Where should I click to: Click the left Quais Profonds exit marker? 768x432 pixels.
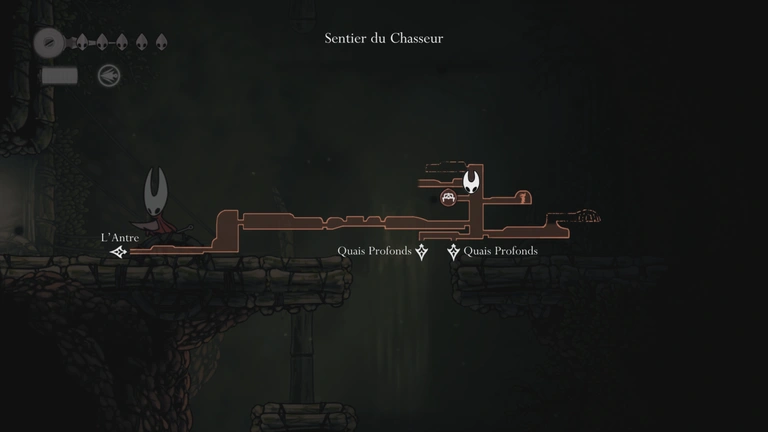pos(422,252)
